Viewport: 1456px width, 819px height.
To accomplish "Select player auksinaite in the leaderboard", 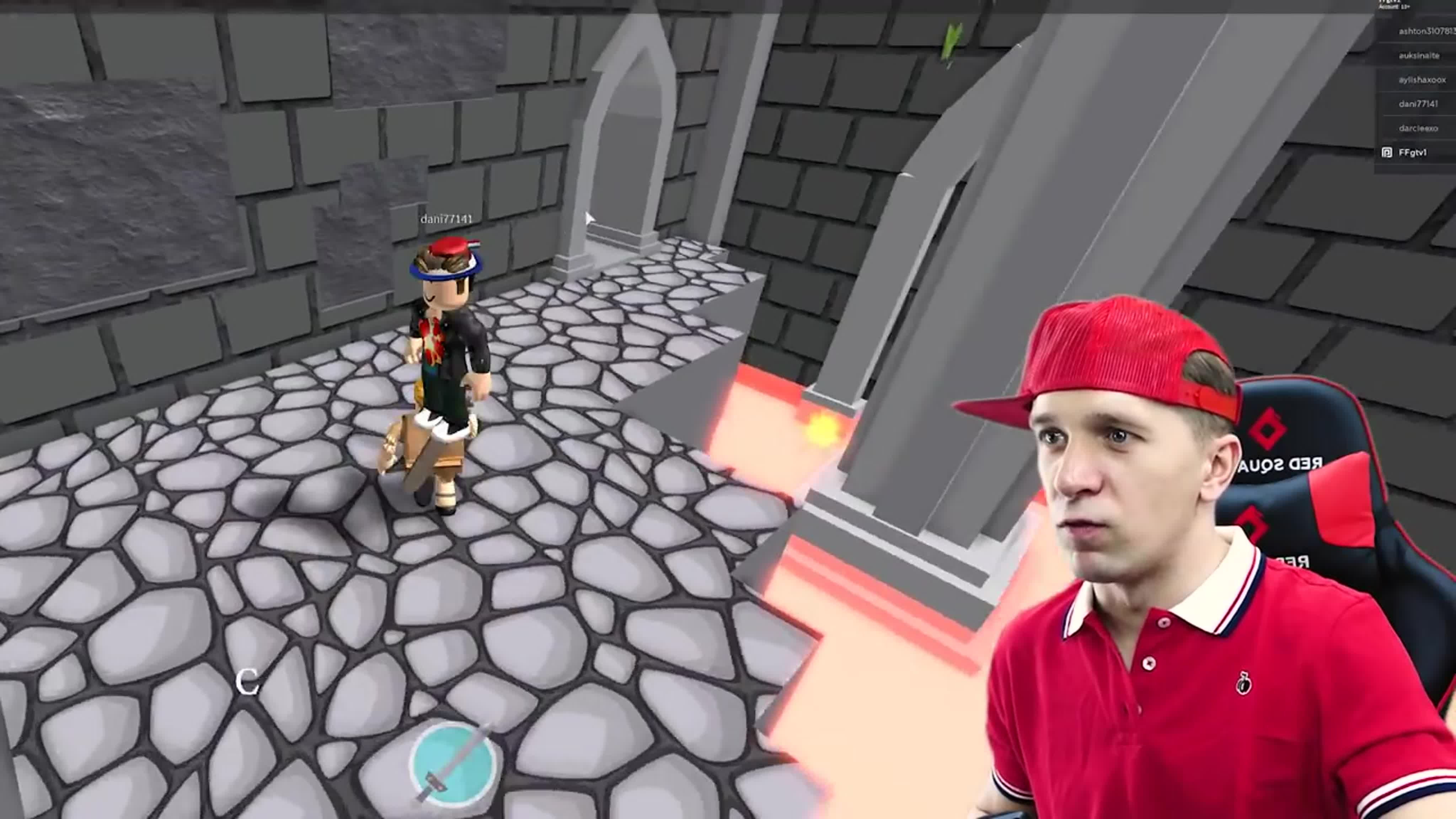I will [x=1419, y=55].
